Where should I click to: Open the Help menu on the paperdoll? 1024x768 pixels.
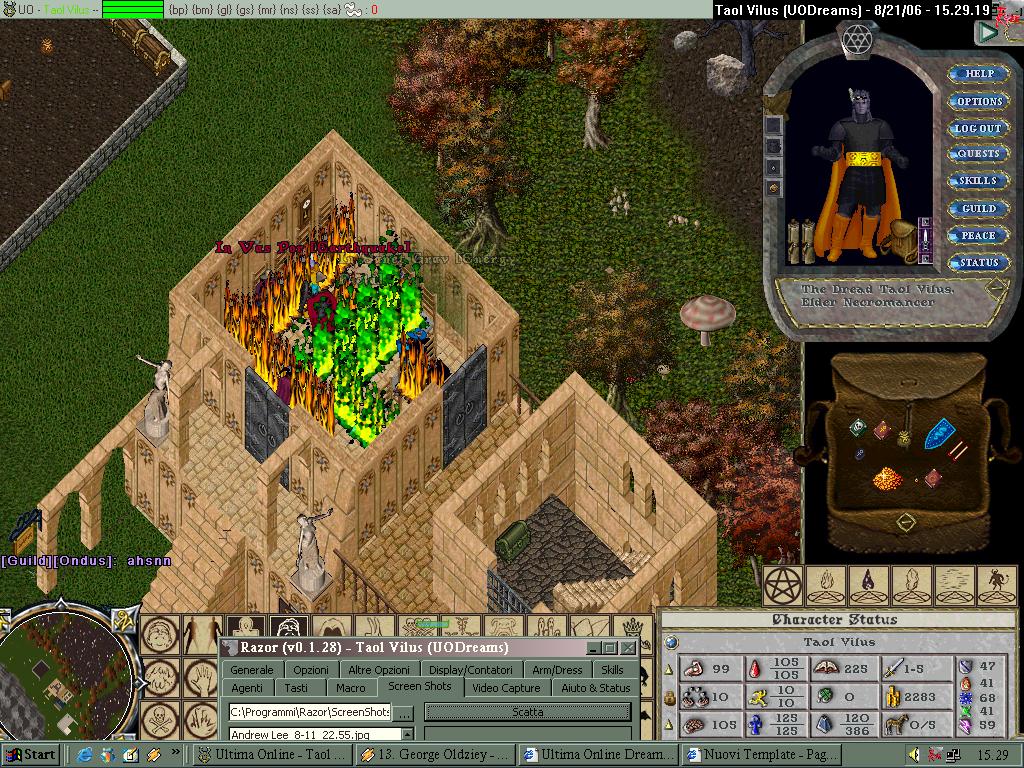coord(978,74)
